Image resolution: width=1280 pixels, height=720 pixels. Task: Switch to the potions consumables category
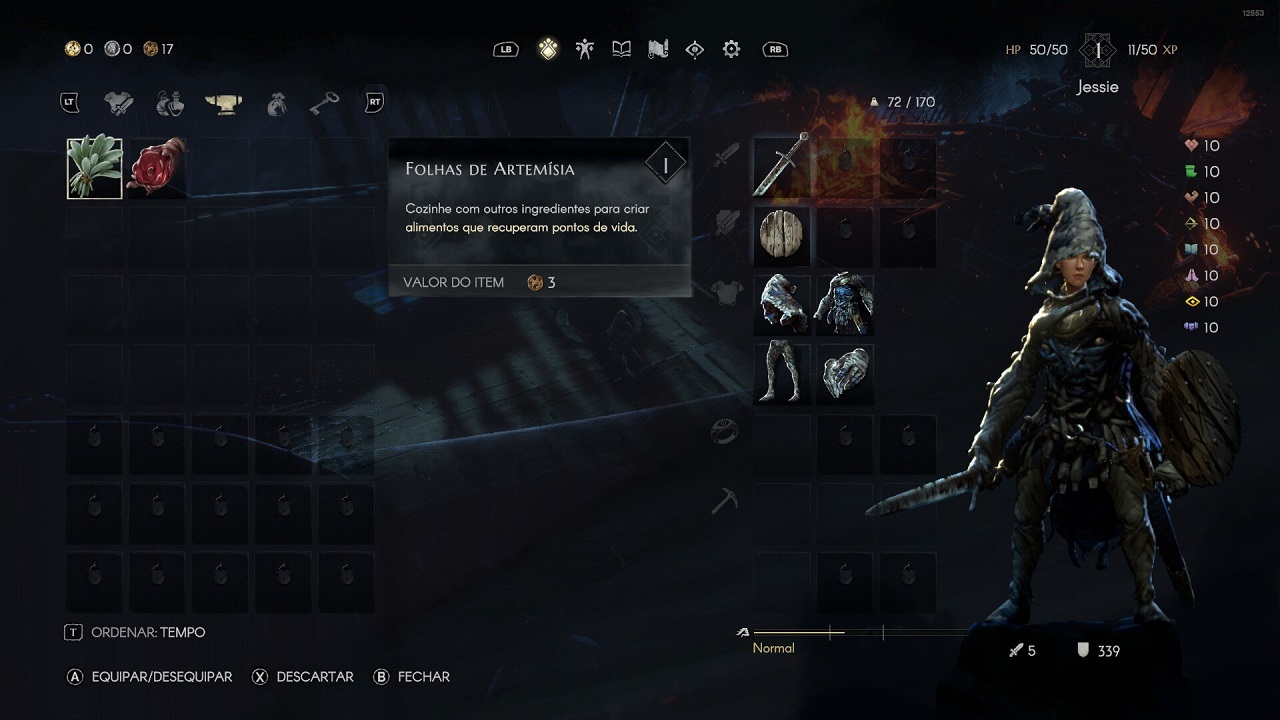pos(170,102)
